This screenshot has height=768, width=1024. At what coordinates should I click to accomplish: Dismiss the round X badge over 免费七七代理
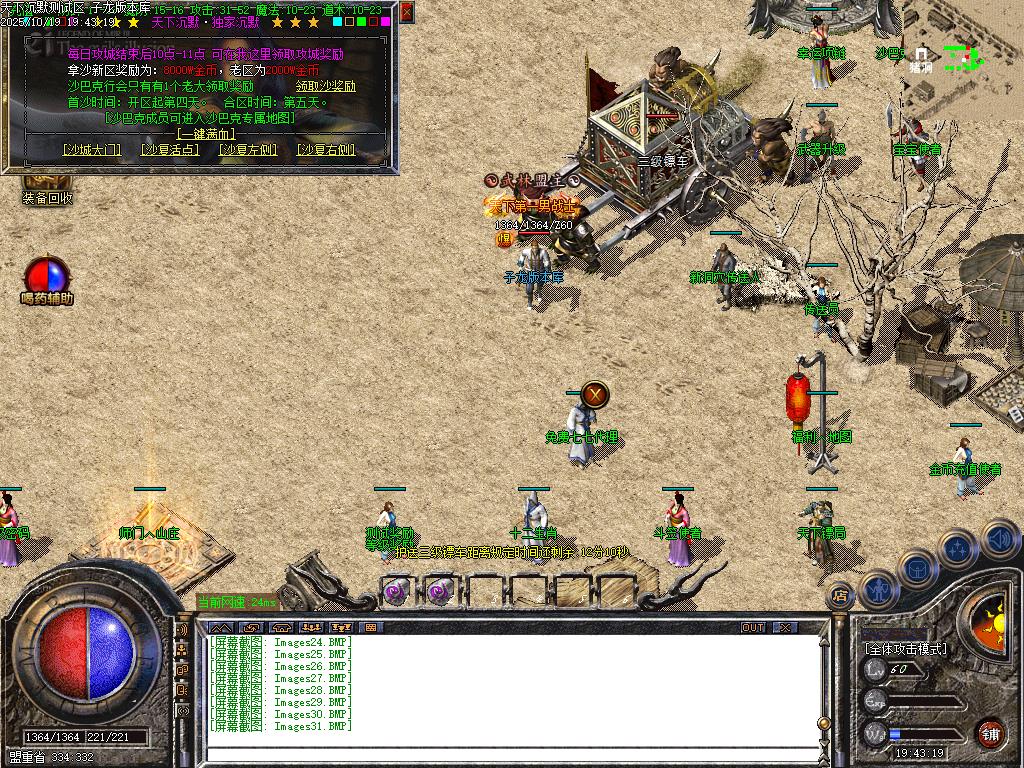(x=595, y=394)
